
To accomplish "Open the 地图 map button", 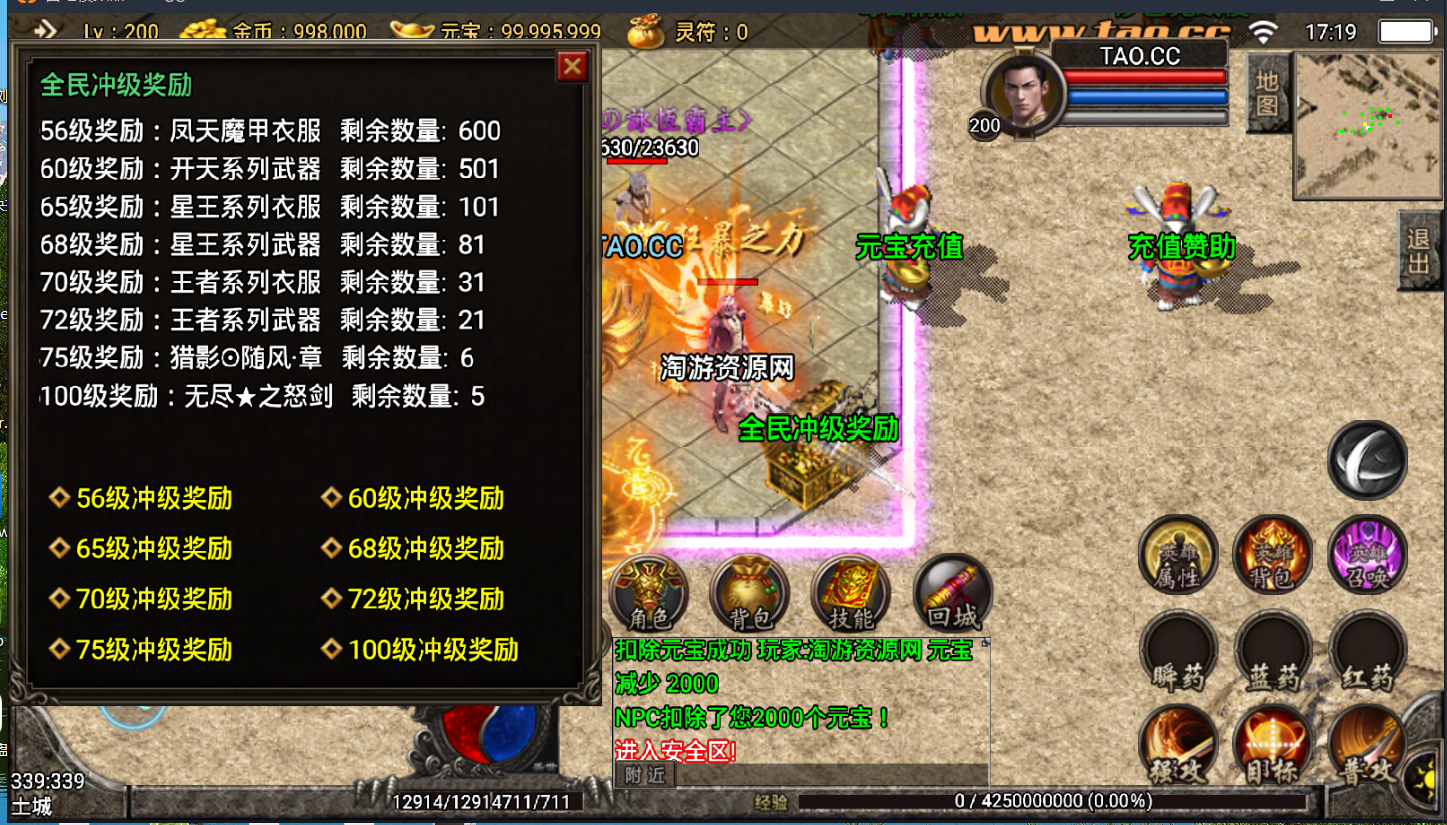I will tap(1267, 93).
